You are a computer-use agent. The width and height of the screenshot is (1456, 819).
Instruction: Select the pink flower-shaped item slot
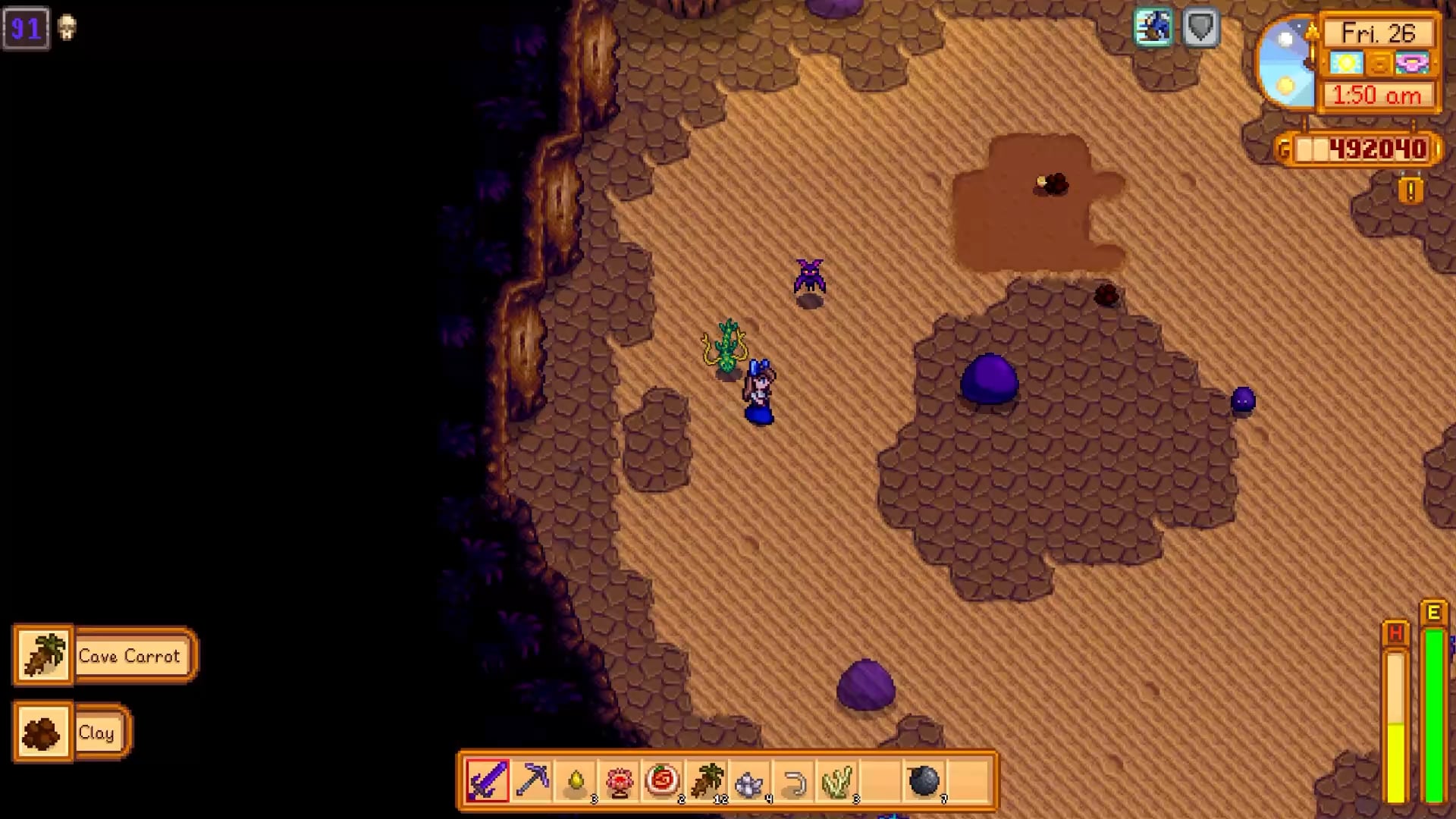click(x=620, y=780)
